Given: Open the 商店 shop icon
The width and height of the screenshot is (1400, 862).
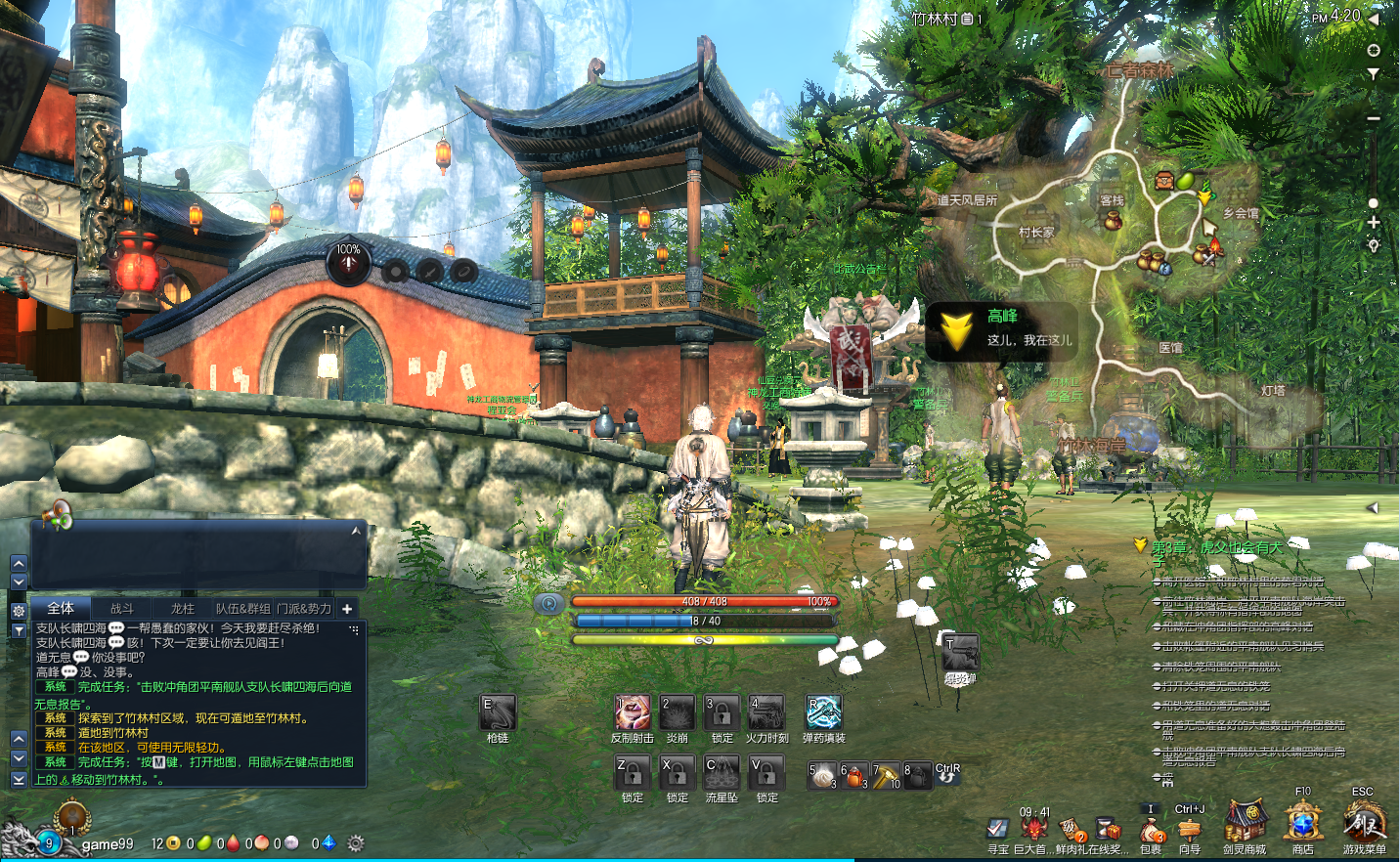Looking at the screenshot, I should [x=1303, y=824].
